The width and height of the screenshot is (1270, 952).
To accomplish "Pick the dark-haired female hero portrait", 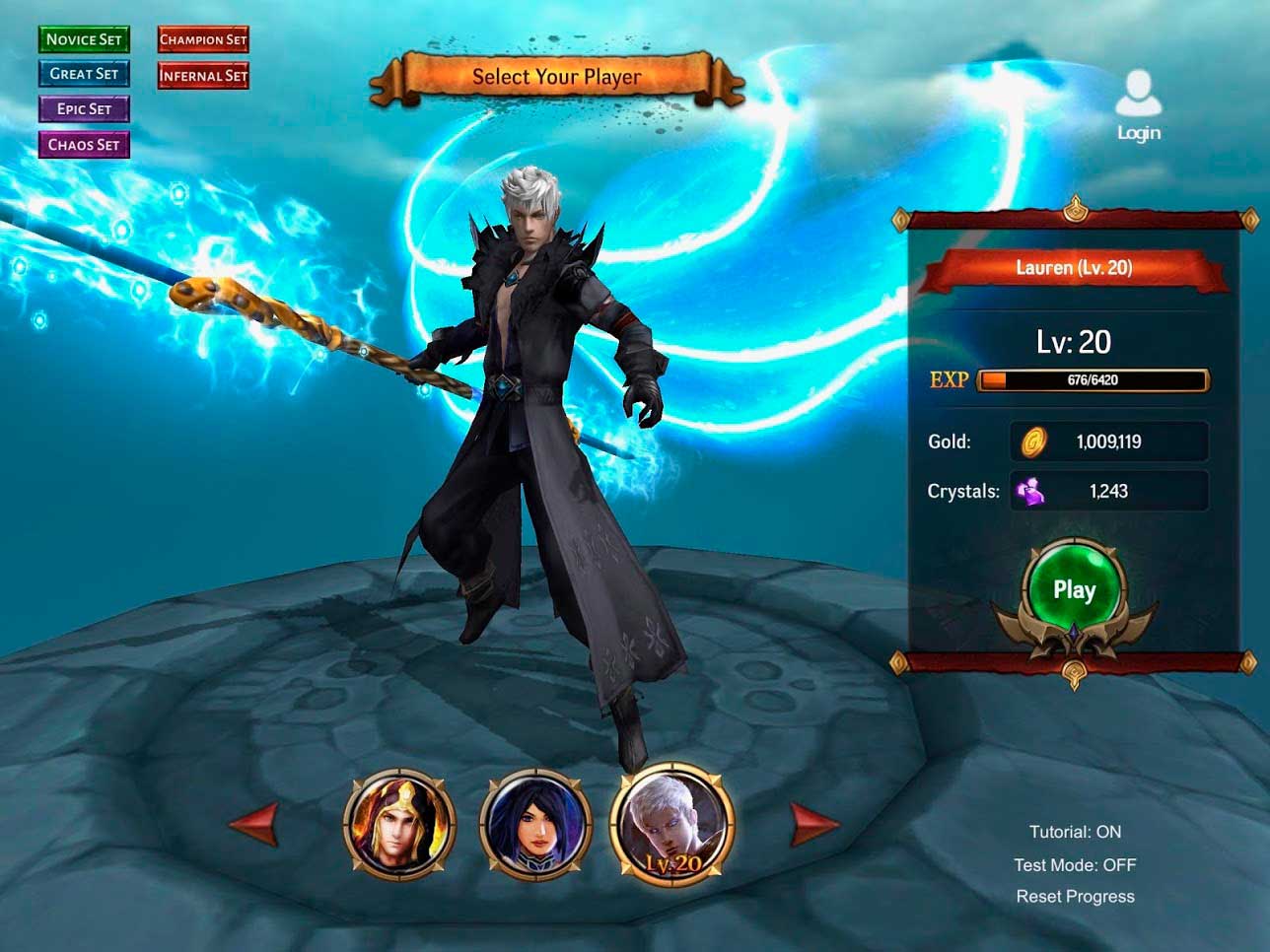I will click(x=535, y=824).
